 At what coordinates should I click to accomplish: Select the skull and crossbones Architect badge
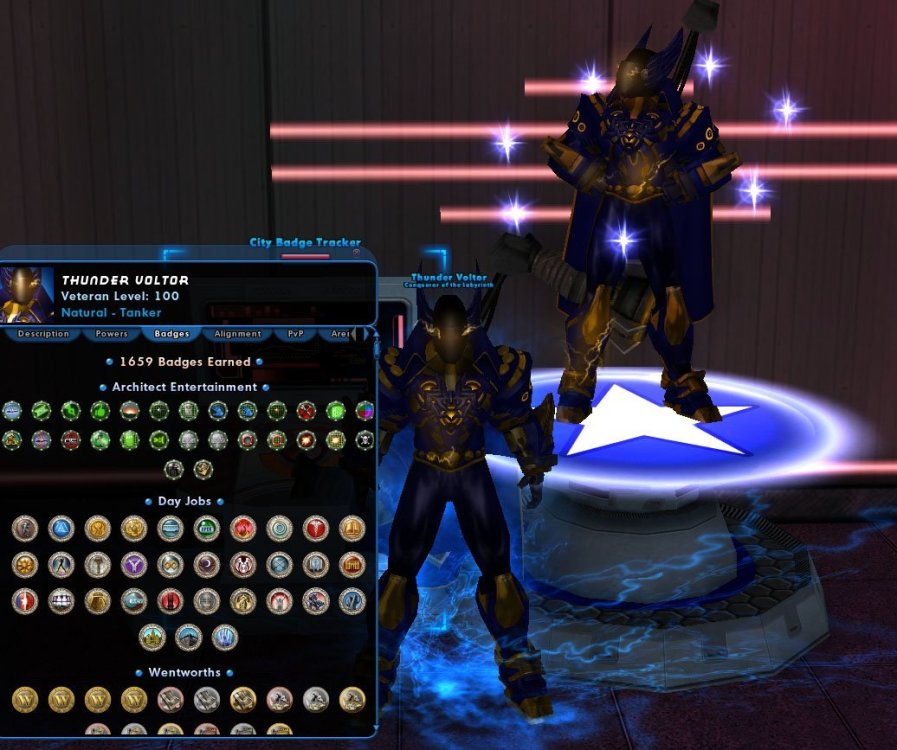click(x=364, y=440)
